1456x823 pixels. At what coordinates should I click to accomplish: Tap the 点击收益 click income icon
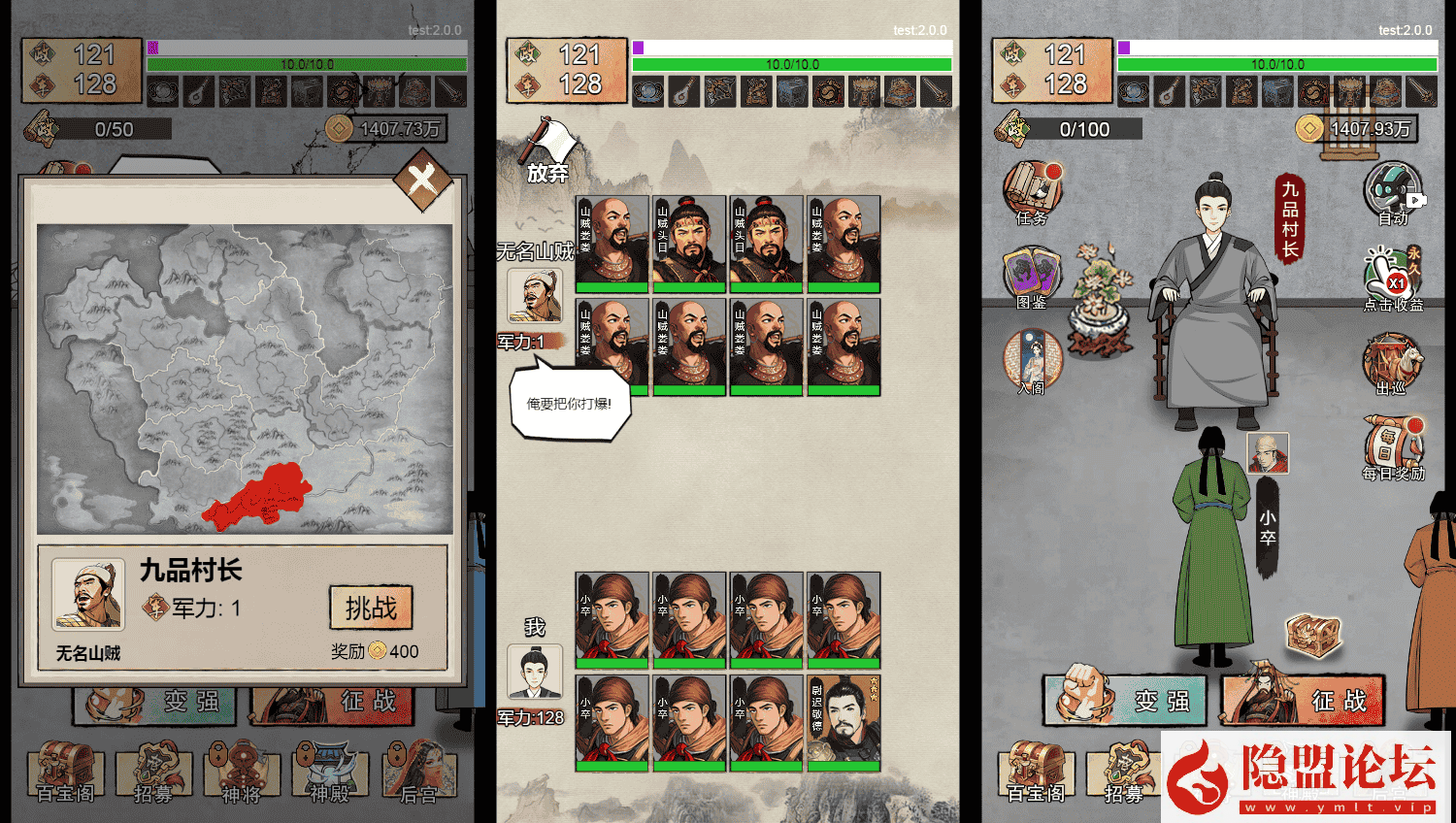pos(1393,279)
